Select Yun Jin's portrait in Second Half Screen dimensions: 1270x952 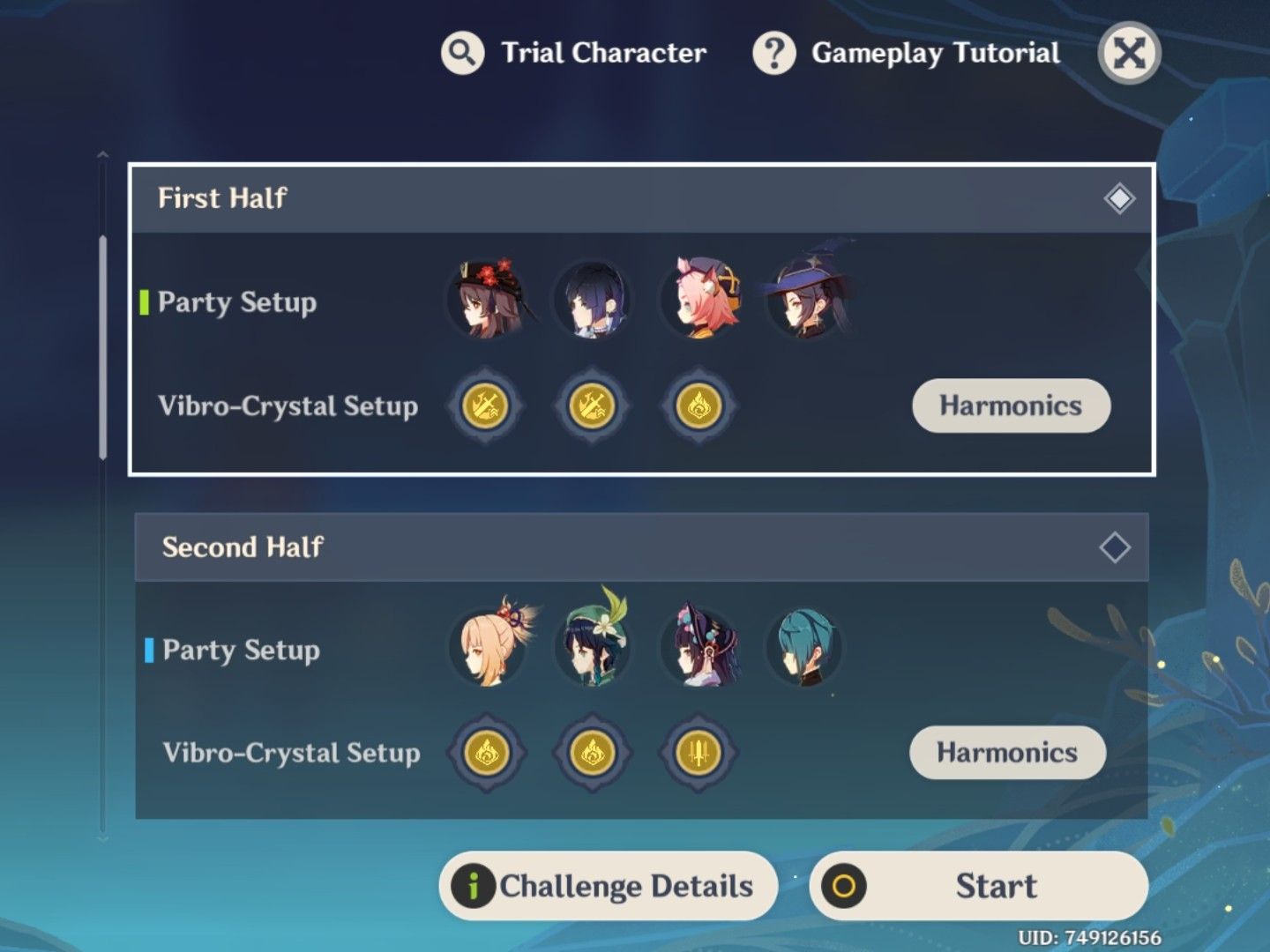(698, 648)
